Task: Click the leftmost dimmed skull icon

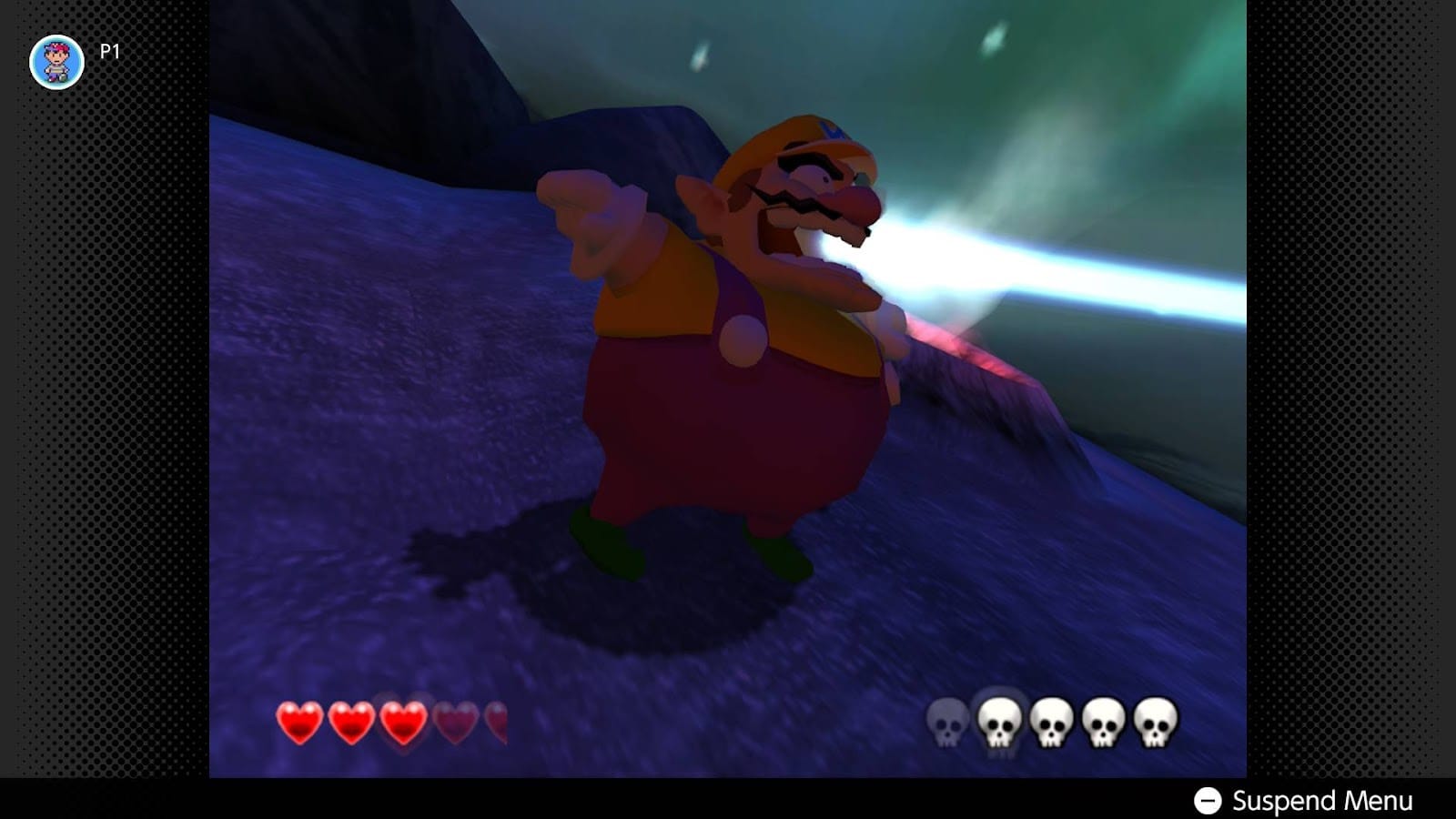Action: 947,722
